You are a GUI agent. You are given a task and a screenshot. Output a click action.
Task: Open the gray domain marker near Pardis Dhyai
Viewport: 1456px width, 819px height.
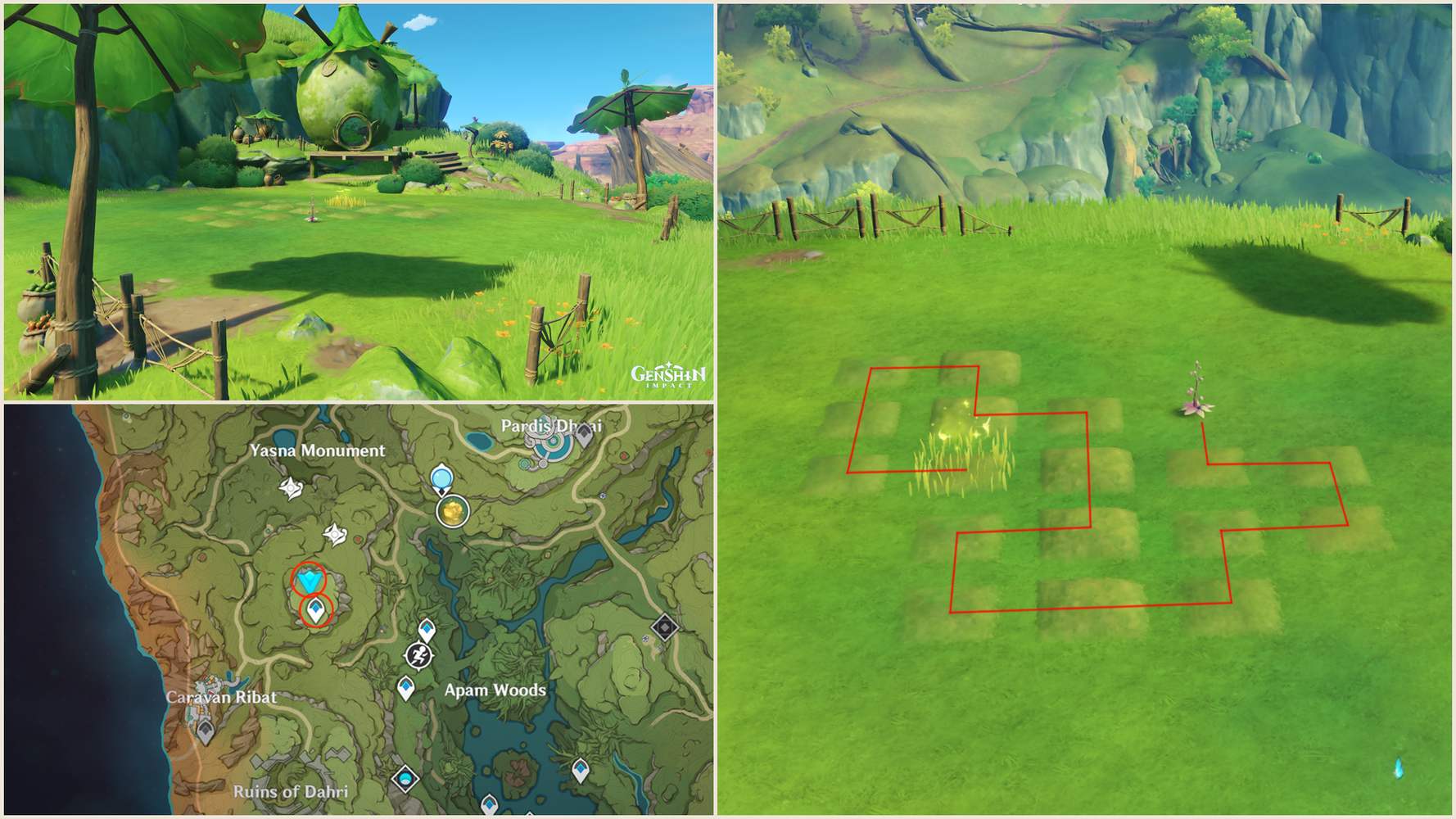[584, 432]
